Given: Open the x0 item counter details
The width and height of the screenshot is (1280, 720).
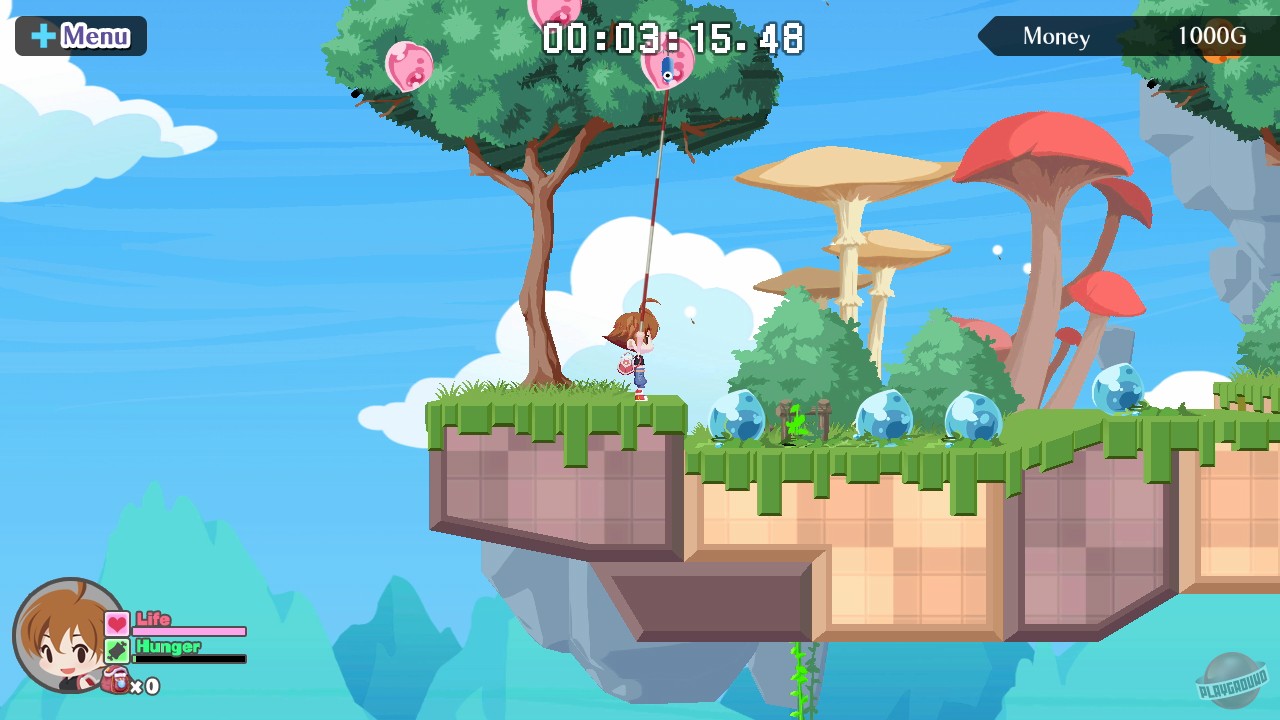Looking at the screenshot, I should click(146, 687).
